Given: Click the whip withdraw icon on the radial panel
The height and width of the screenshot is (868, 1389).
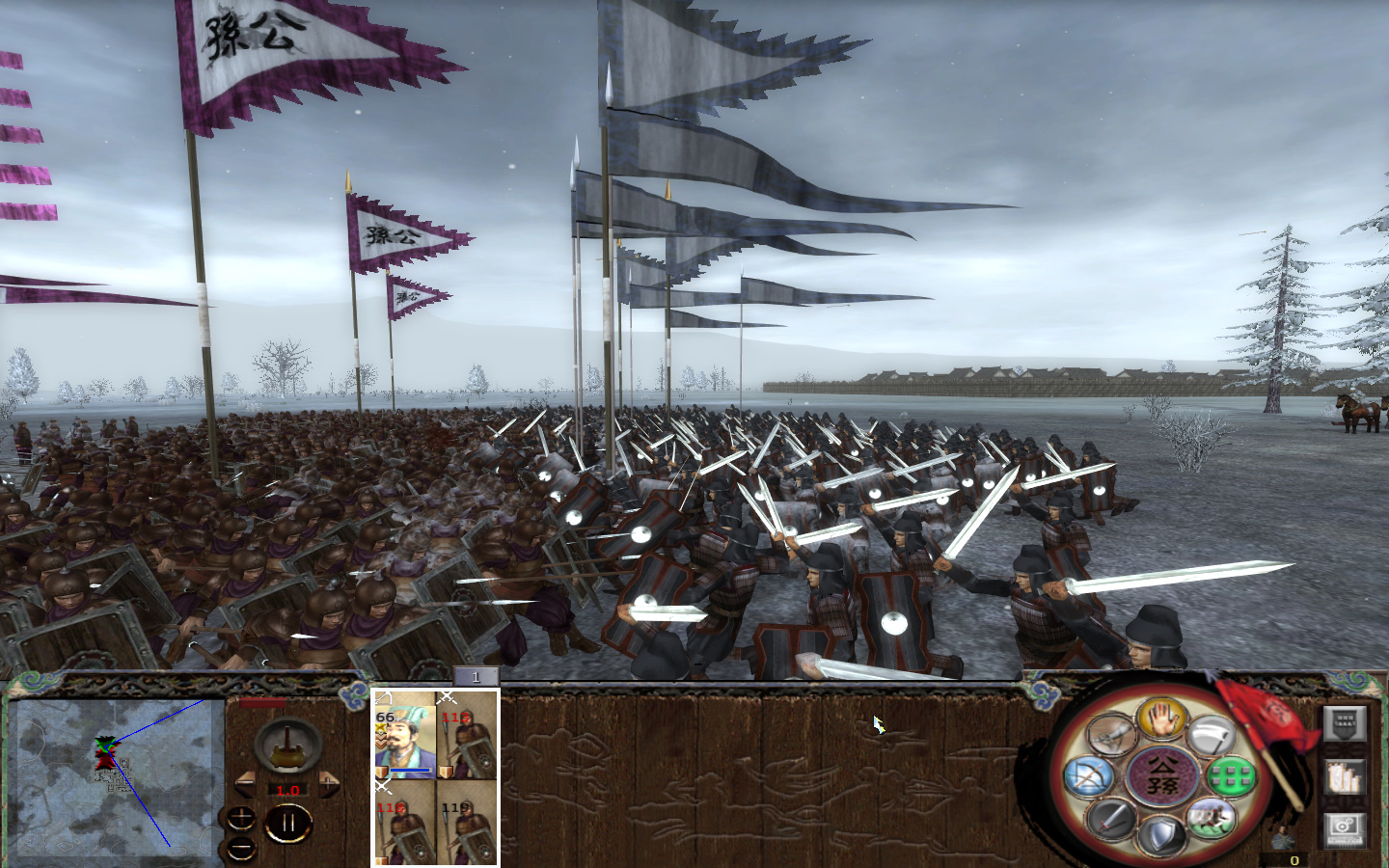Looking at the screenshot, I should click(x=1111, y=735).
